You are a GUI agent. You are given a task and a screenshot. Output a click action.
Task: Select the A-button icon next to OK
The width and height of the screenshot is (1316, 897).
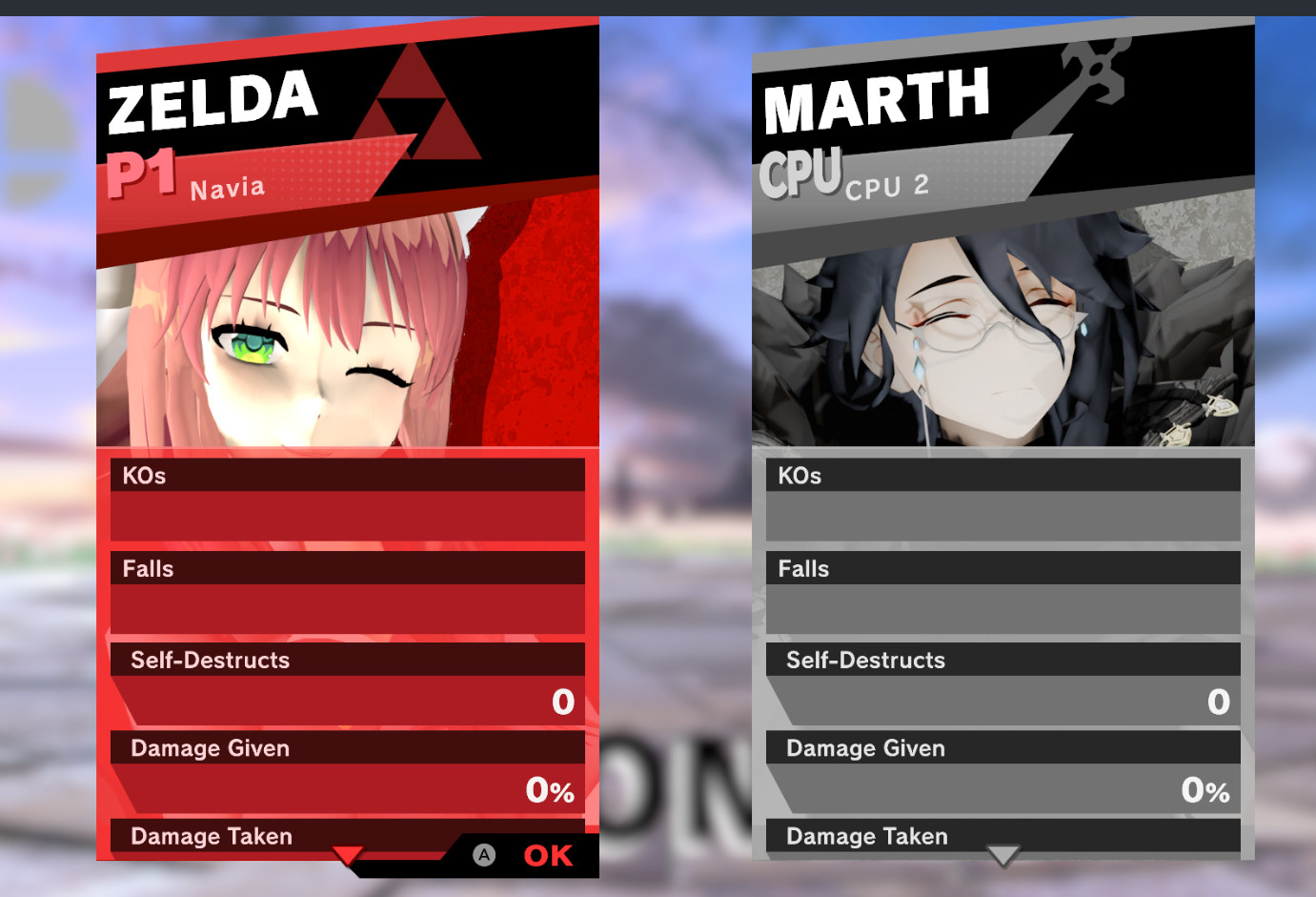point(484,855)
